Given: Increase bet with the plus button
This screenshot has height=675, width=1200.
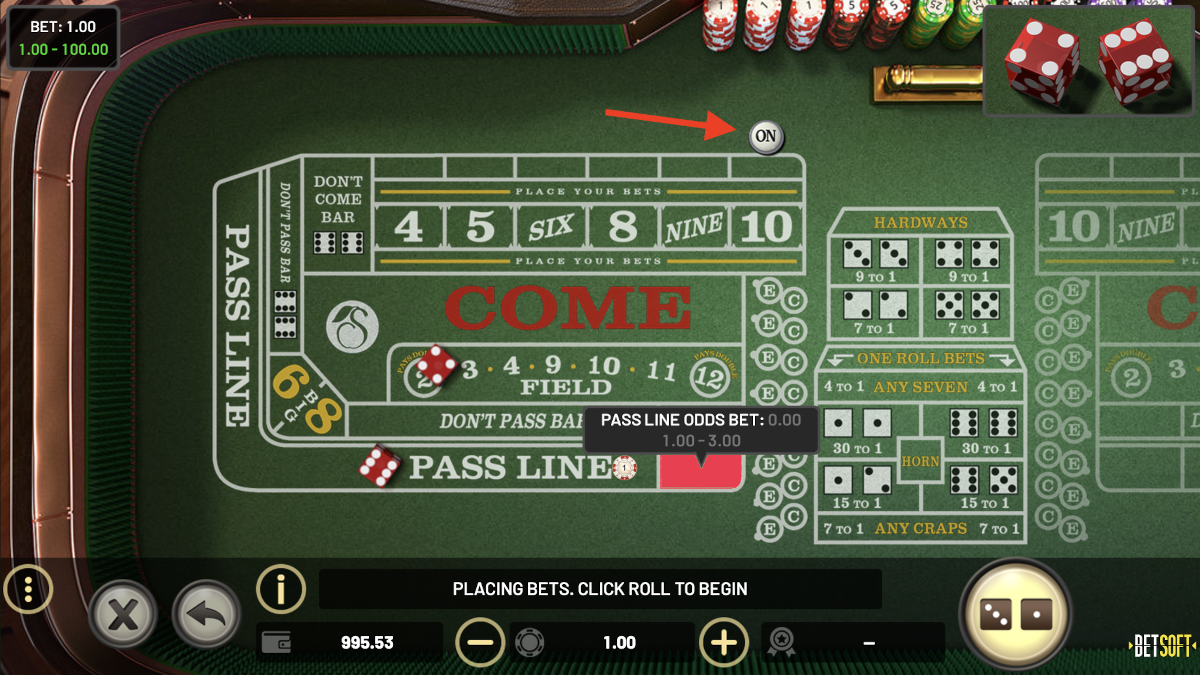Looking at the screenshot, I should tap(724, 641).
